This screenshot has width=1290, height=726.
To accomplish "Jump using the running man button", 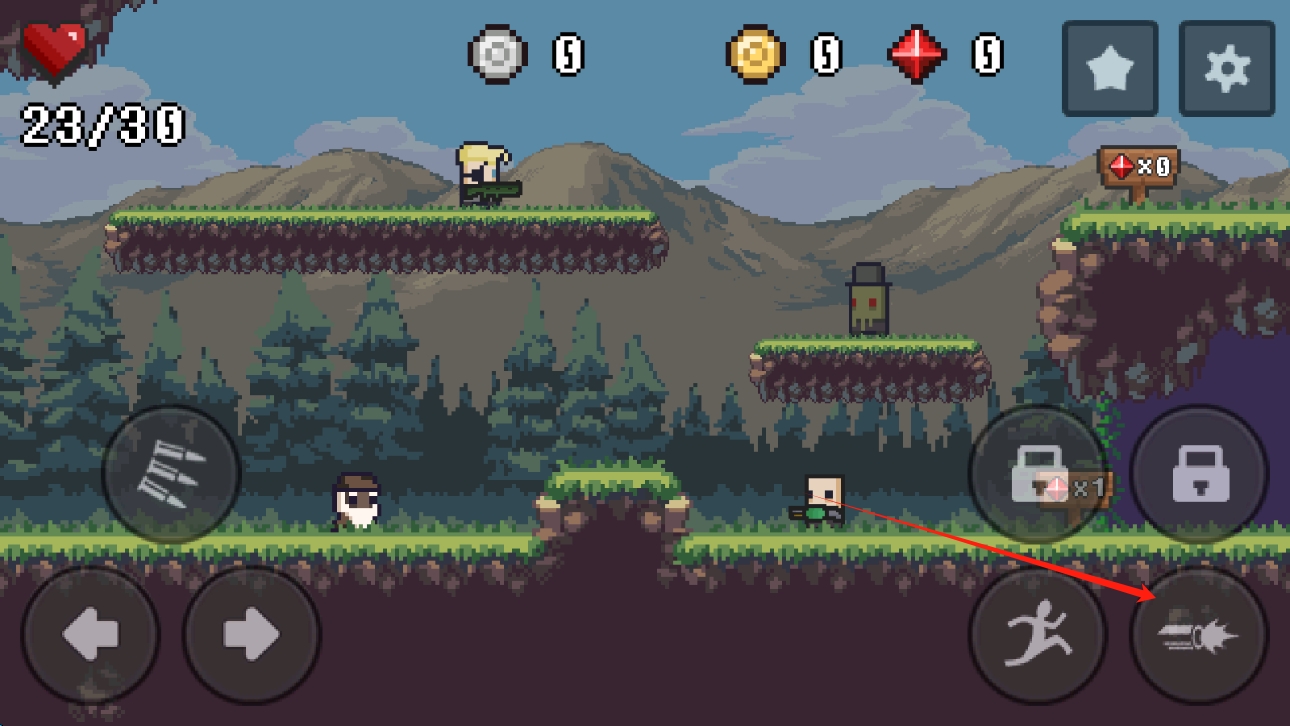I will click(1037, 634).
